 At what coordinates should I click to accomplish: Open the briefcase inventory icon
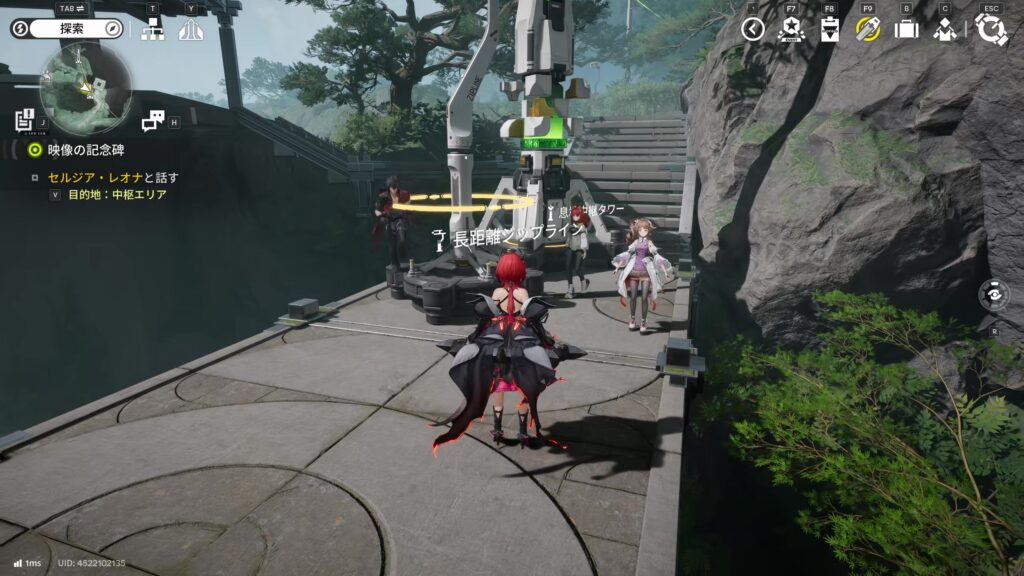(906, 29)
